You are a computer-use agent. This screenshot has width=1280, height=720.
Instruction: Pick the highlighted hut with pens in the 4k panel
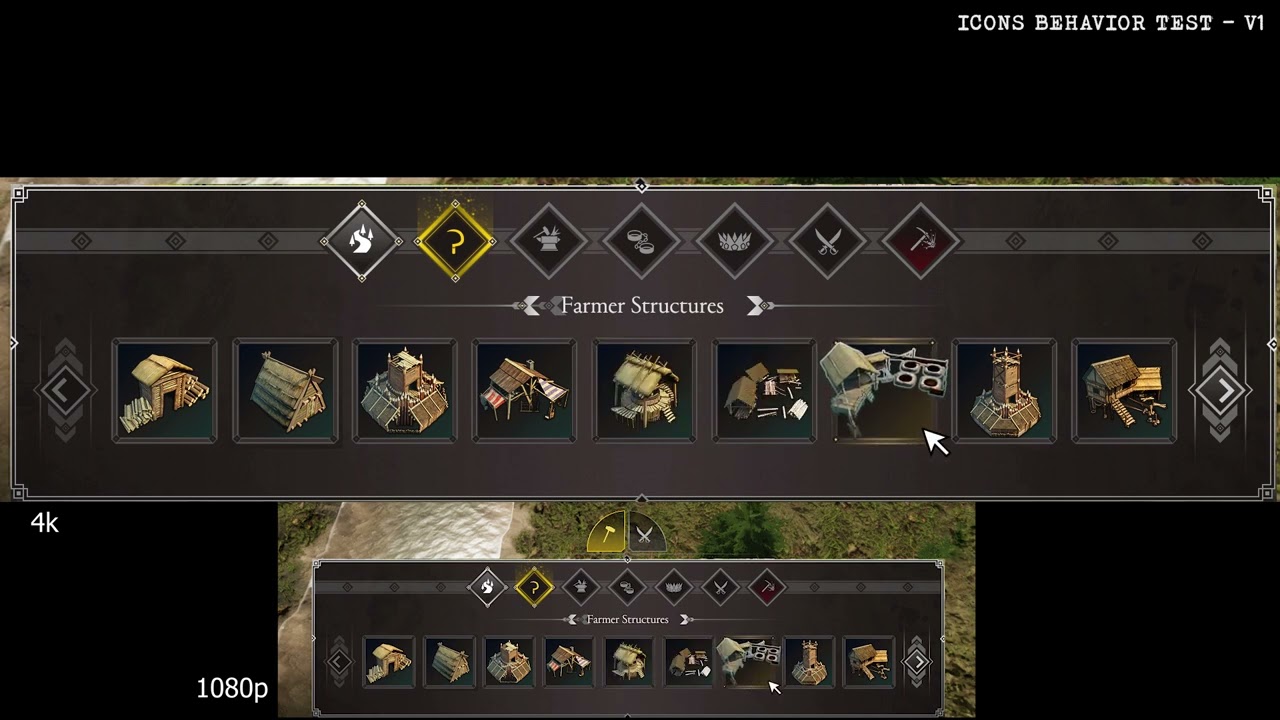click(x=884, y=391)
